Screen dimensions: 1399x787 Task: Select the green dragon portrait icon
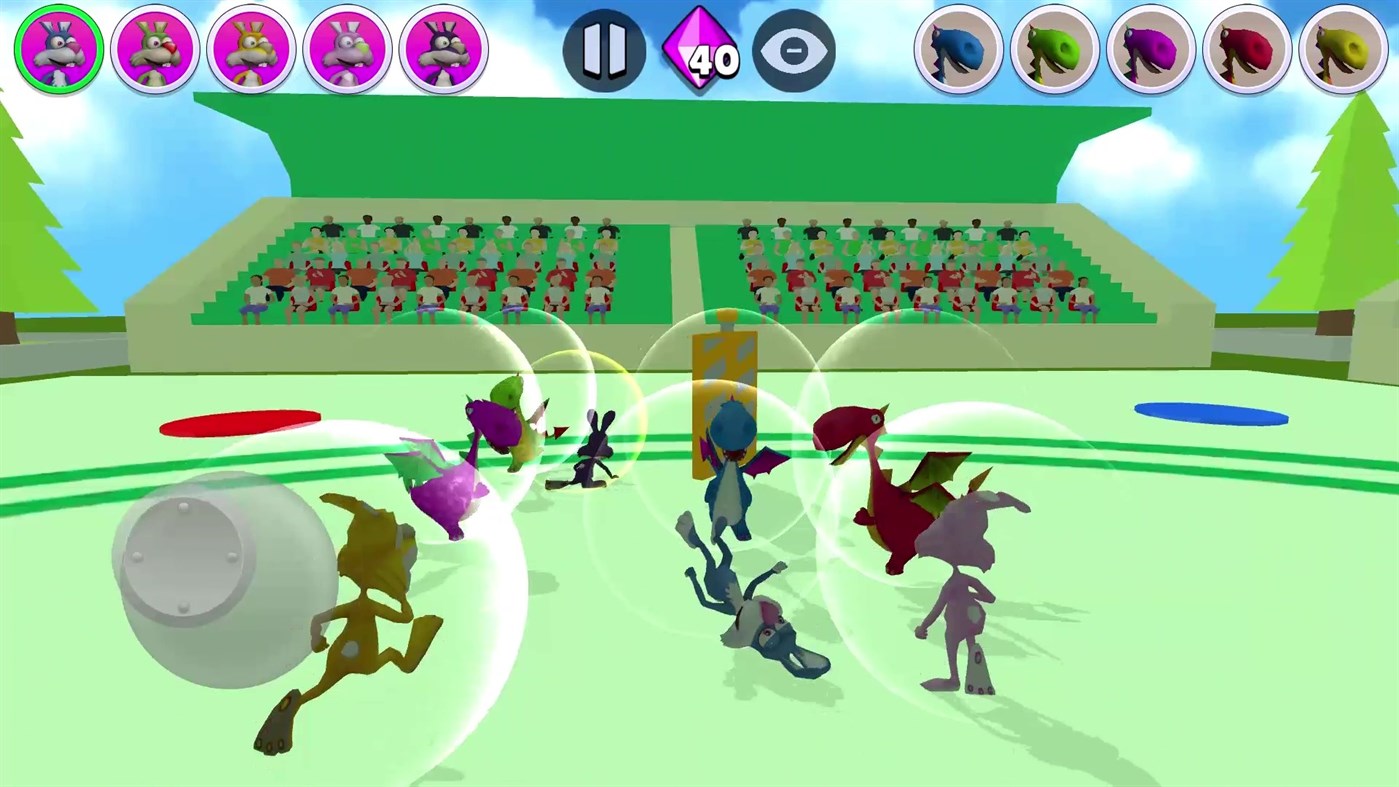point(1054,48)
